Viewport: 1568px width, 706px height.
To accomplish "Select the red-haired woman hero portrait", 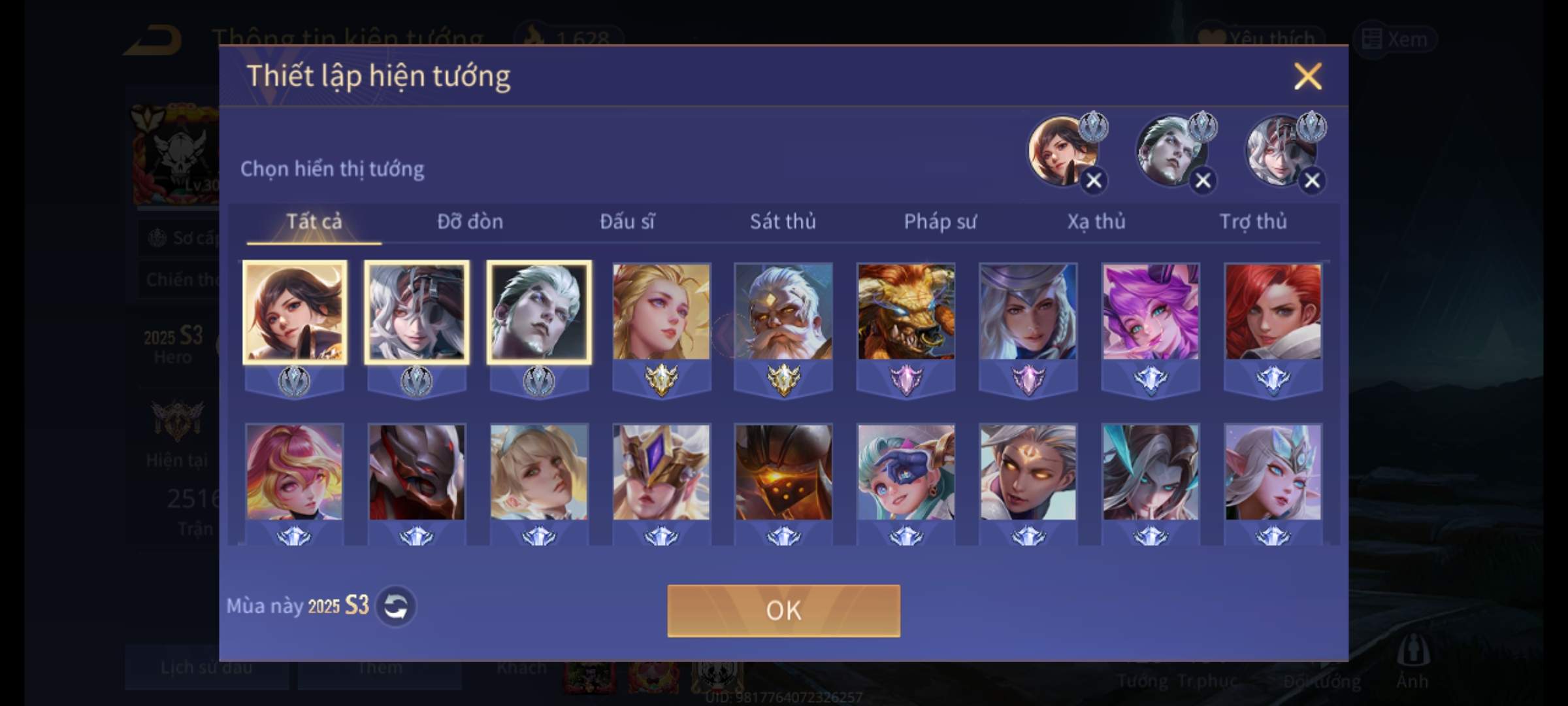I will (x=1273, y=312).
